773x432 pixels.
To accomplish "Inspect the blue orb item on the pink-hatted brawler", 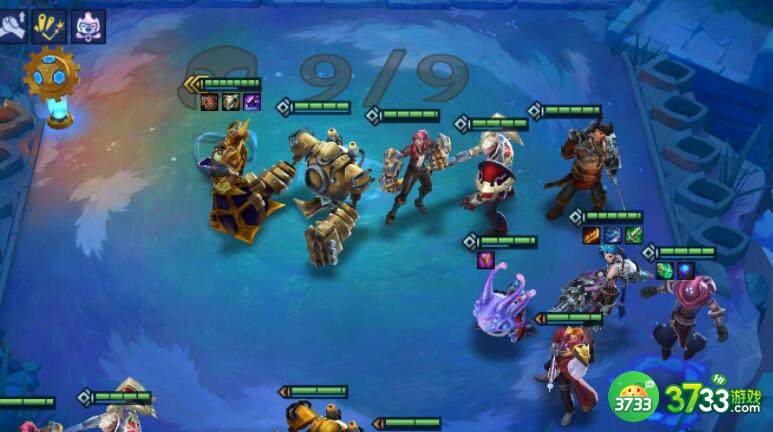I will [x=685, y=271].
